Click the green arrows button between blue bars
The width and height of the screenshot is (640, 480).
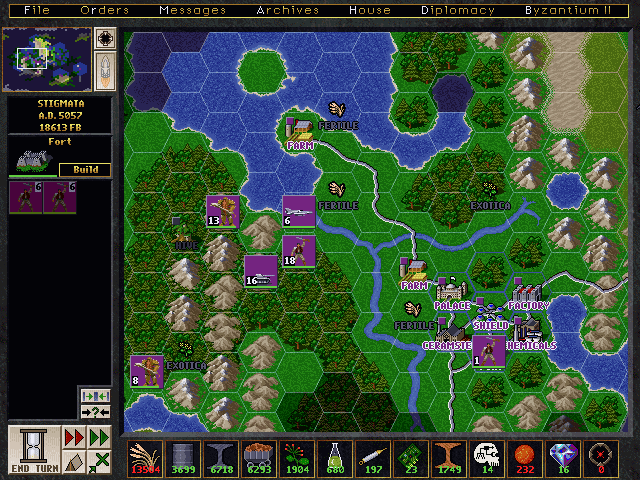[x=96, y=395]
